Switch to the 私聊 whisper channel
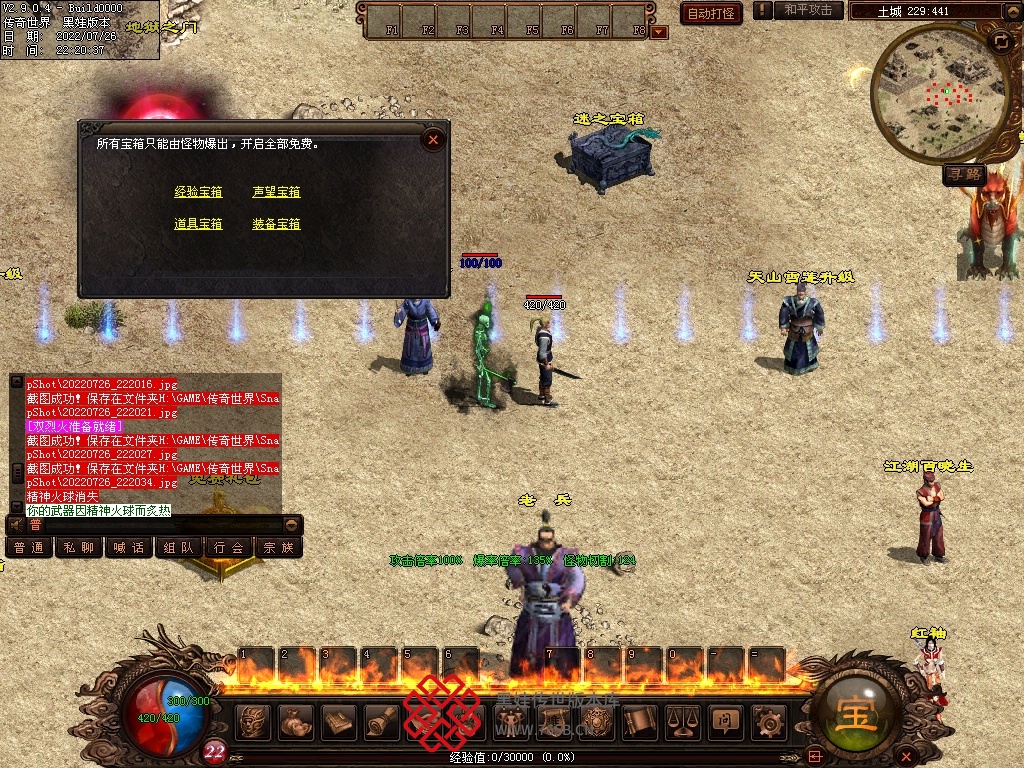 click(79, 547)
